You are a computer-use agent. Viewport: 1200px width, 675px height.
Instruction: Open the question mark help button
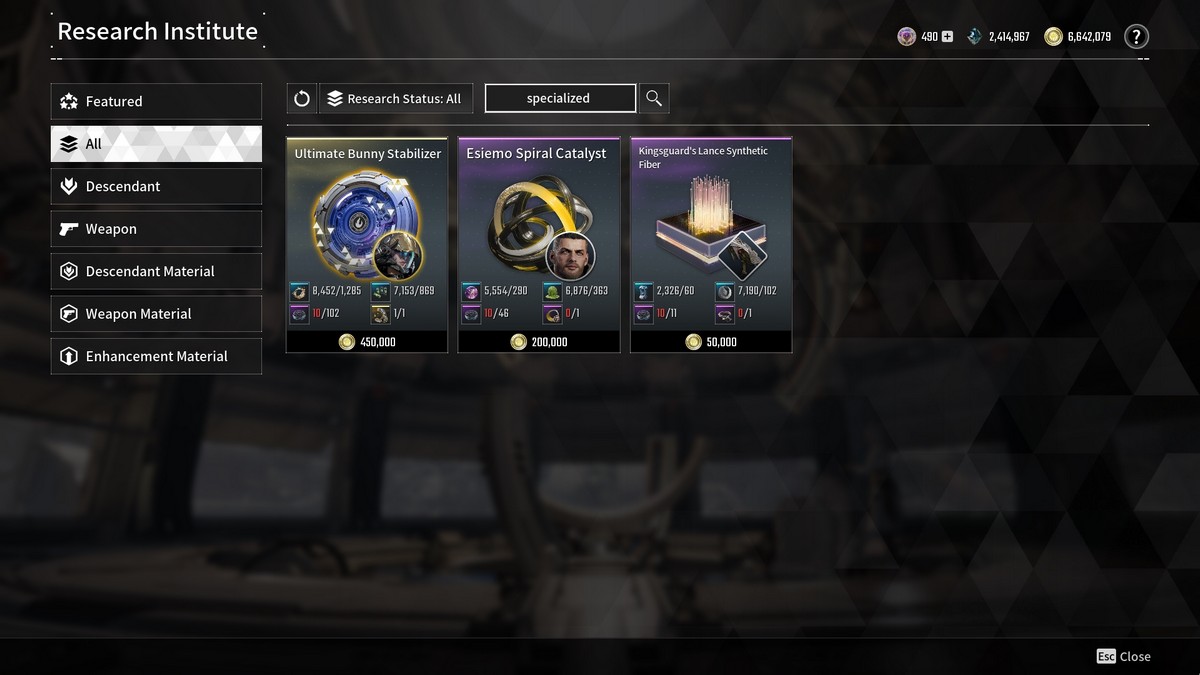[1136, 37]
